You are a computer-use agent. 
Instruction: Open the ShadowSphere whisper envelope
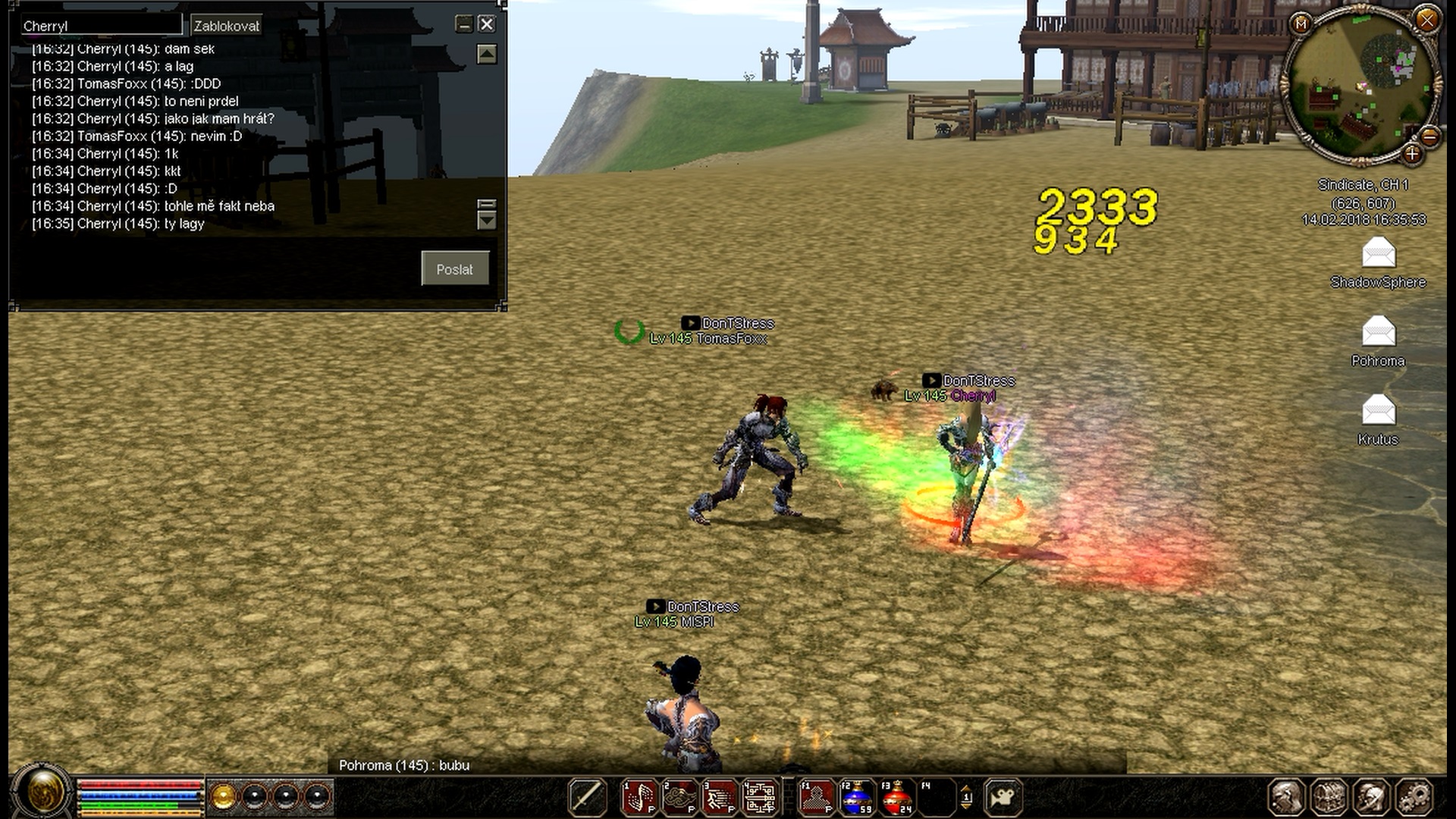pos(1378,254)
